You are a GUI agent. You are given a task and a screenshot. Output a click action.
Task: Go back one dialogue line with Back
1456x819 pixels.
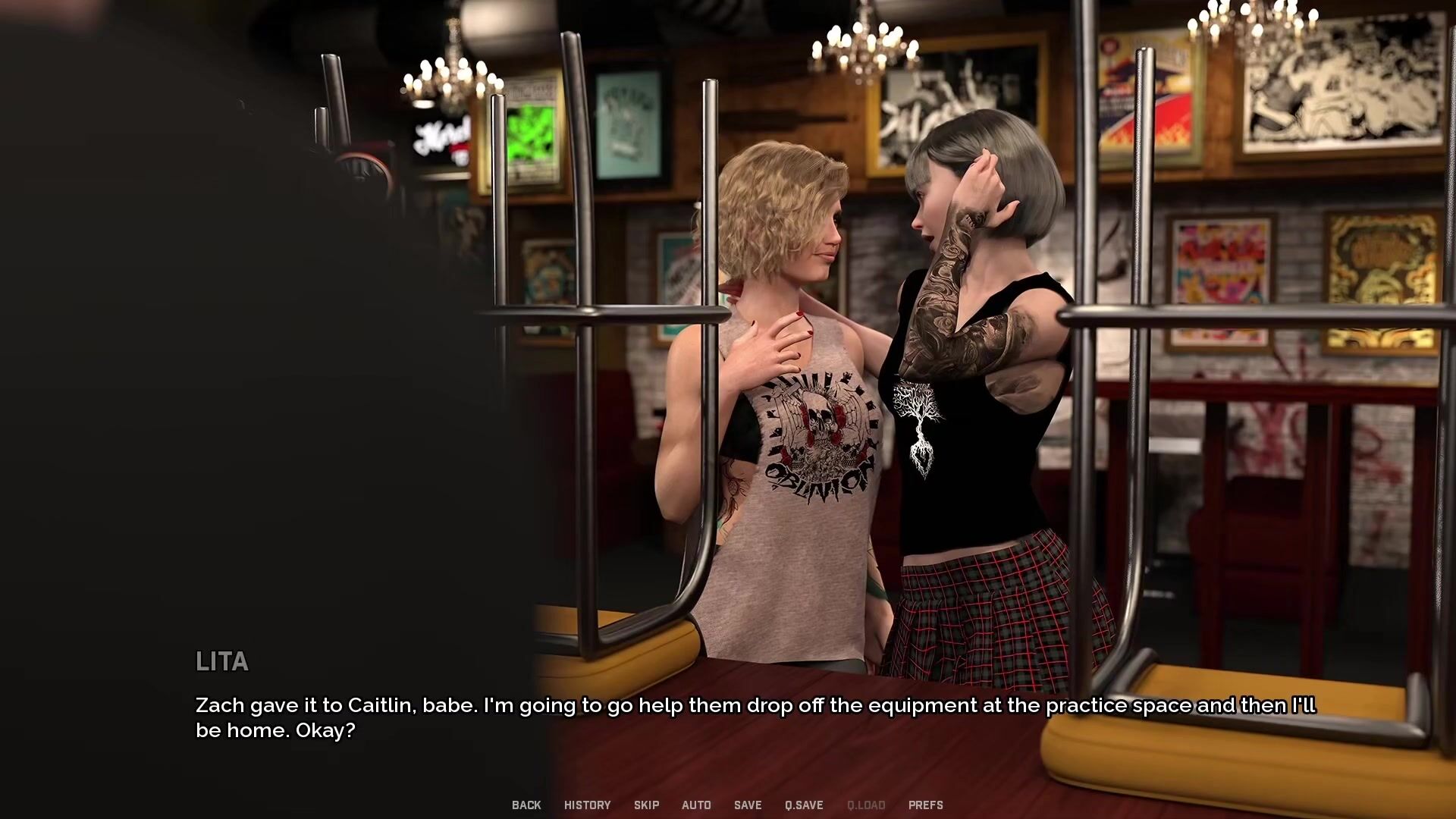pos(526,805)
